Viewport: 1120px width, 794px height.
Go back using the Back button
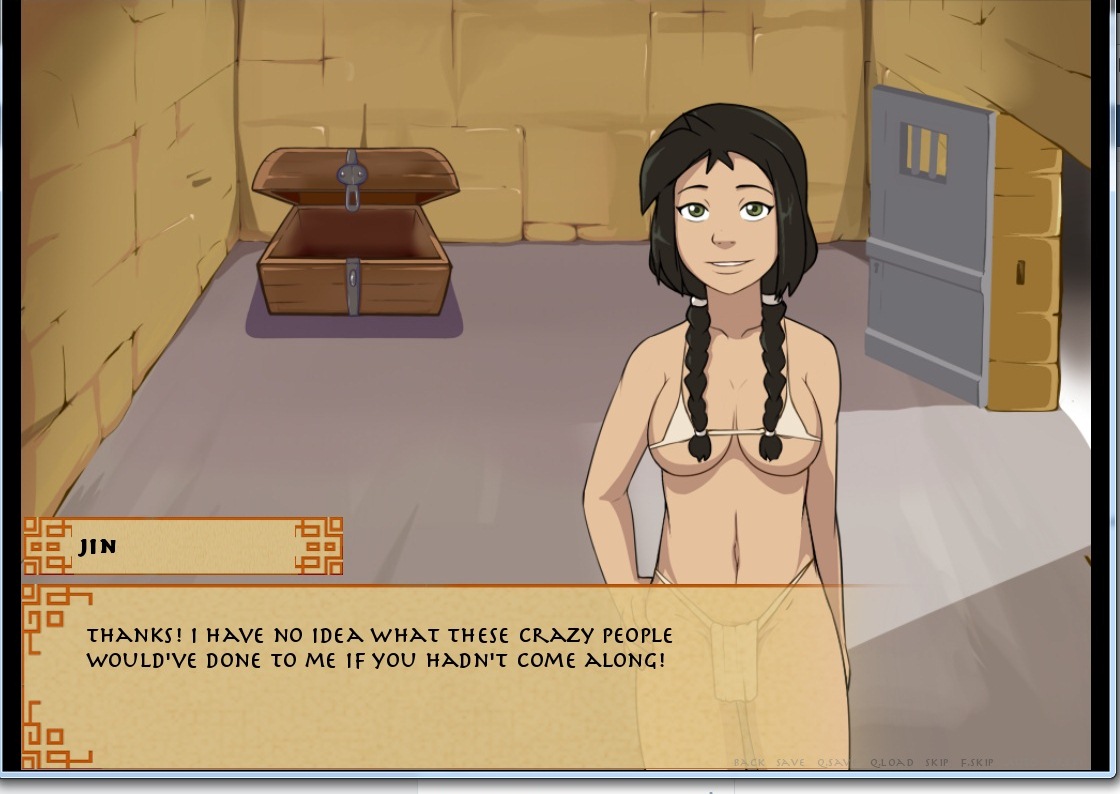point(749,762)
